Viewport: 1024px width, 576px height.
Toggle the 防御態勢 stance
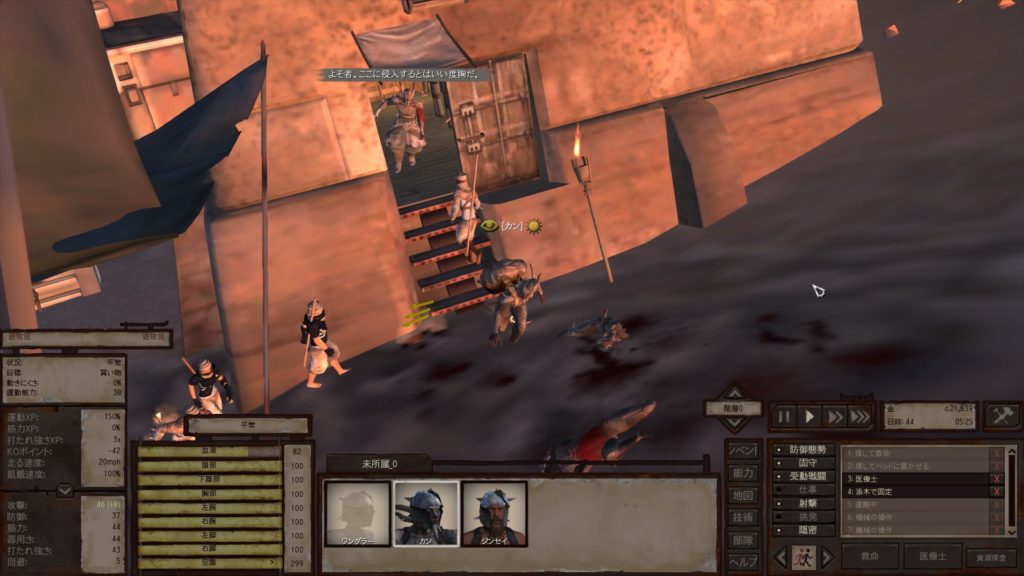click(x=803, y=450)
